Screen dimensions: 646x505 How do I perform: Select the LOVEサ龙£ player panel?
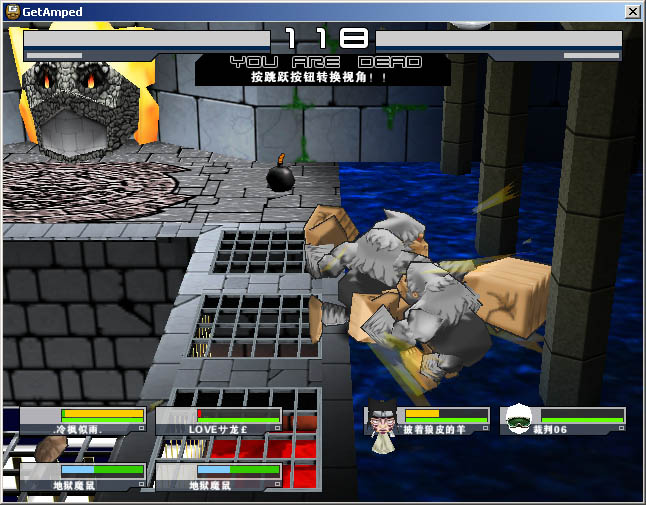pos(218,421)
